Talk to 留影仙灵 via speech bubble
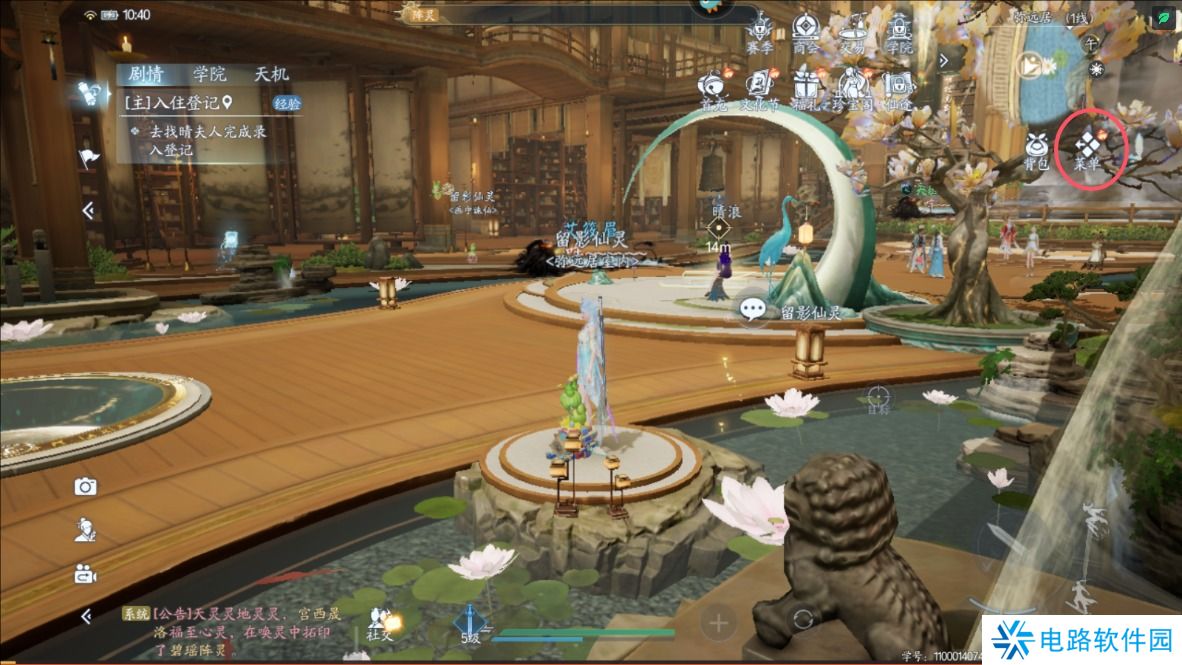1182x665 pixels. (x=753, y=311)
